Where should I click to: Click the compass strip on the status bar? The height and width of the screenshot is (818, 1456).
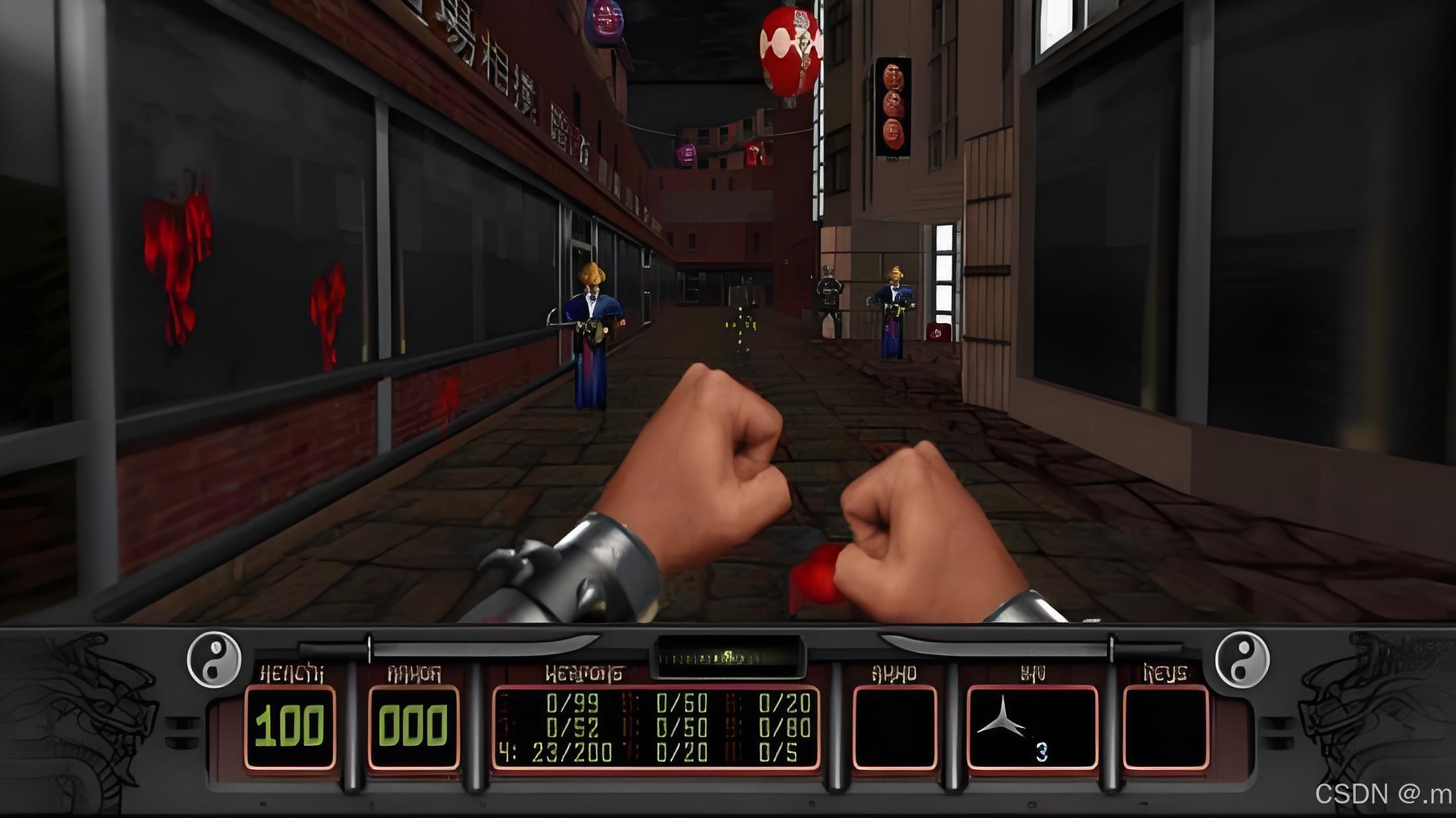pyautogui.click(x=728, y=657)
